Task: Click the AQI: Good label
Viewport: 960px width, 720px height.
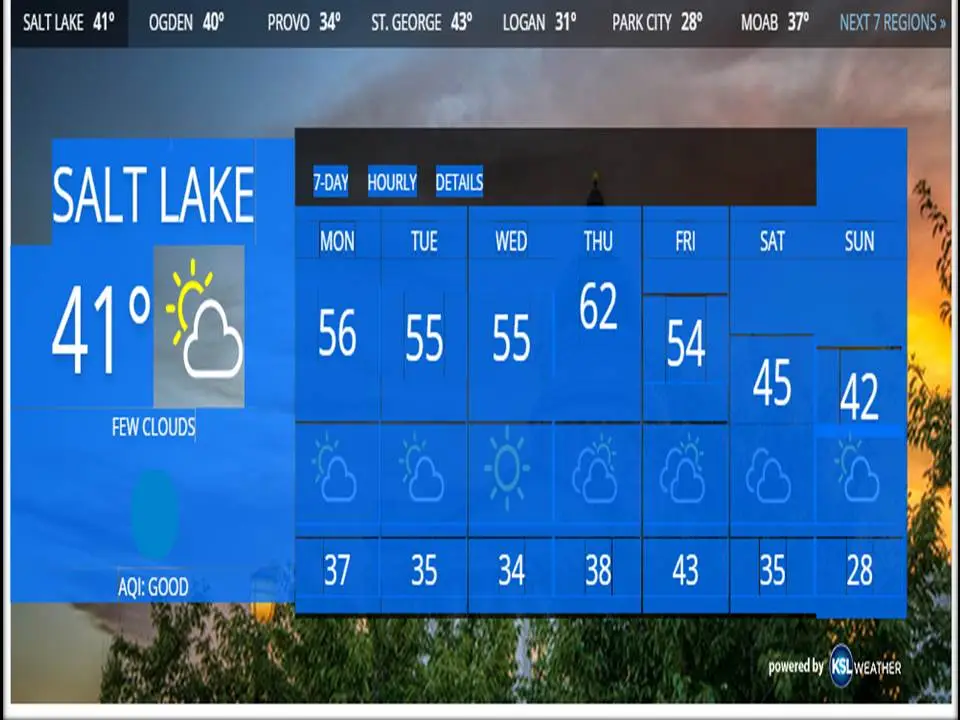Action: point(153,587)
